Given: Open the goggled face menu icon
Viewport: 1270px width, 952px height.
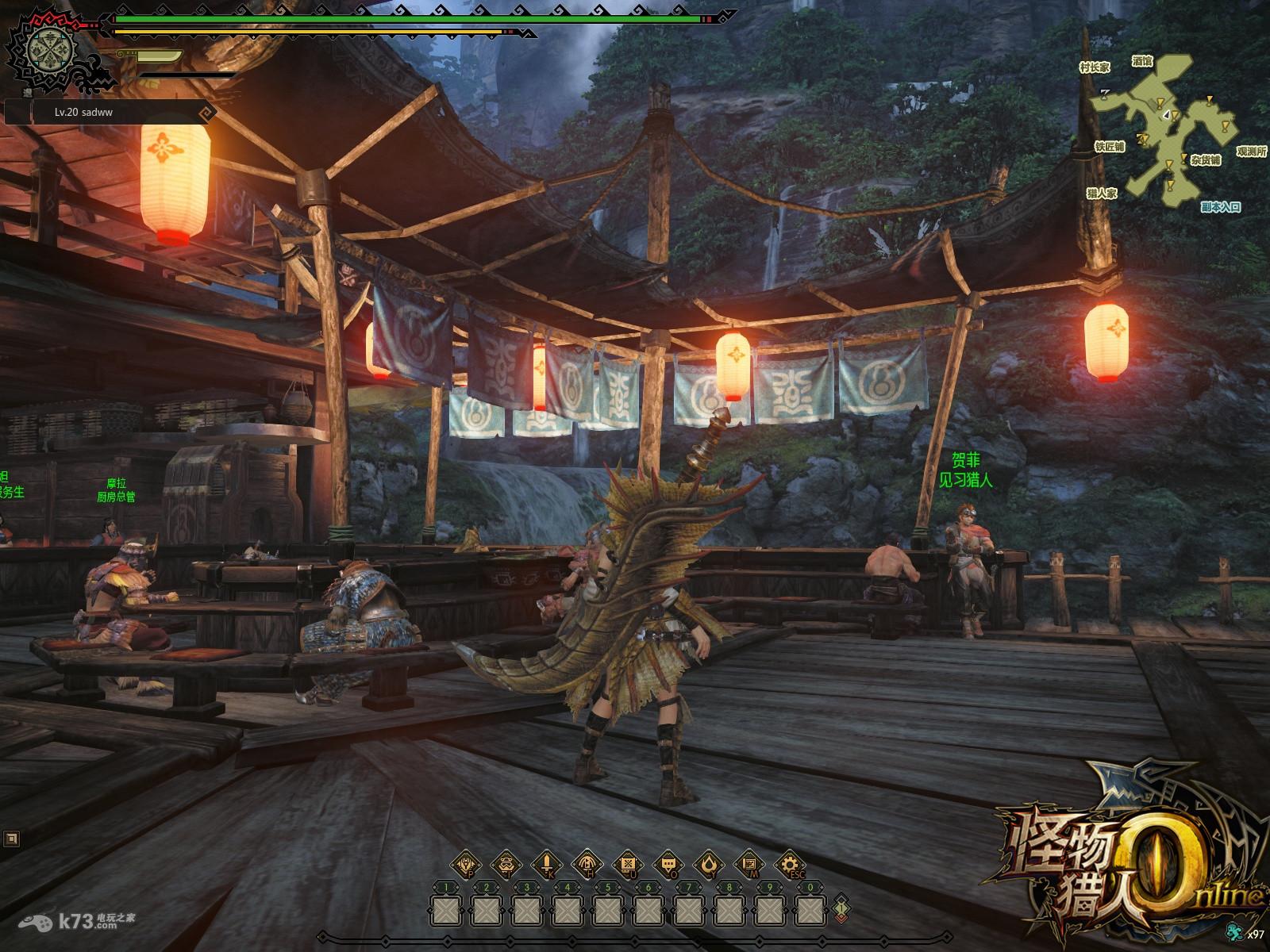Looking at the screenshot, I should tap(506, 865).
